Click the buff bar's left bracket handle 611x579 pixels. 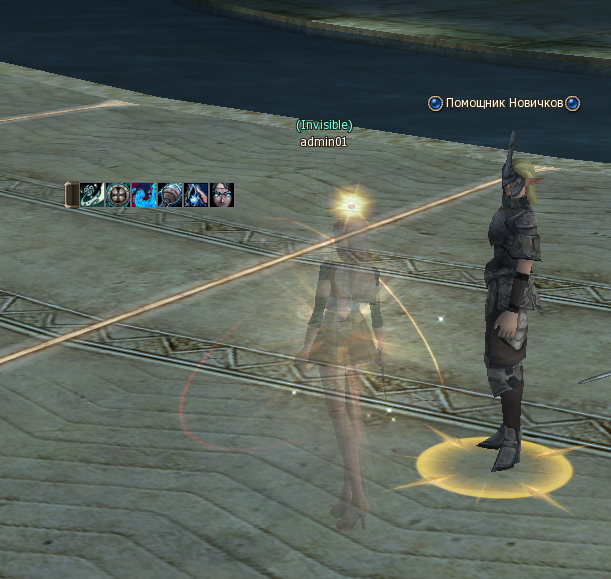point(72,194)
